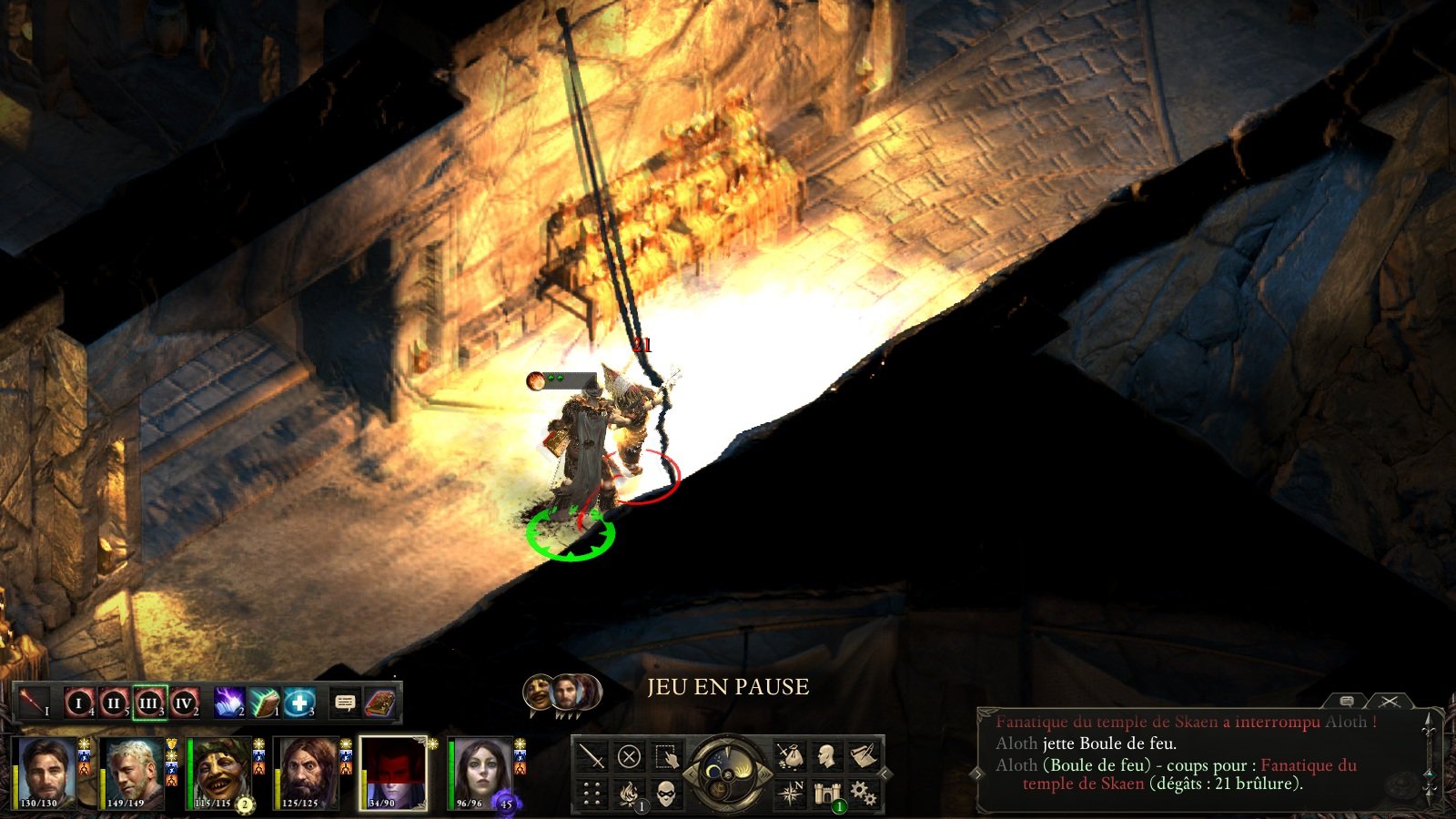The height and width of the screenshot is (819, 1456).
Task: Open the inventory bag and sword button
Action: pyautogui.click(x=789, y=756)
